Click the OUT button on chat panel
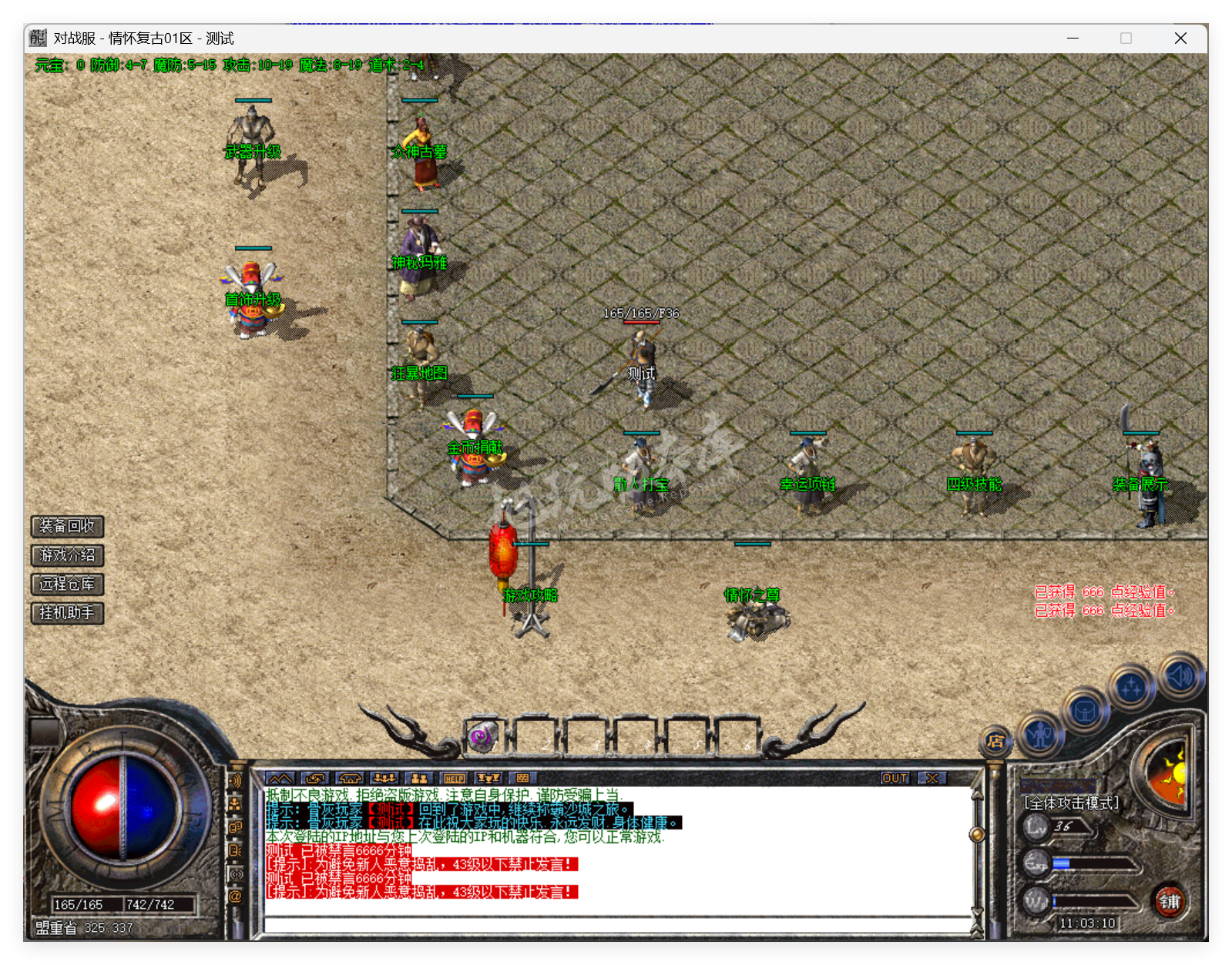 [894, 778]
